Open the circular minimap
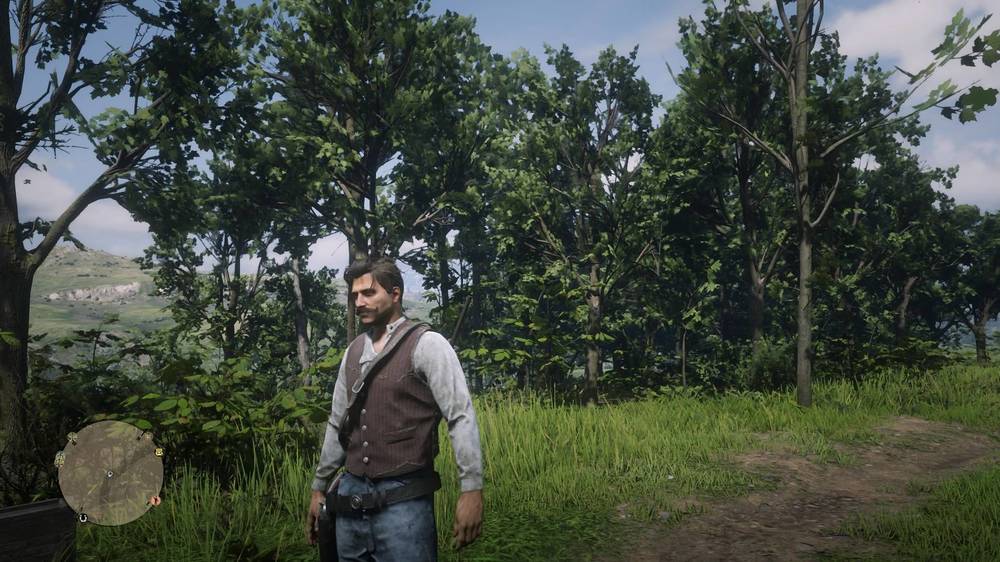1000x562 pixels. tap(110, 472)
